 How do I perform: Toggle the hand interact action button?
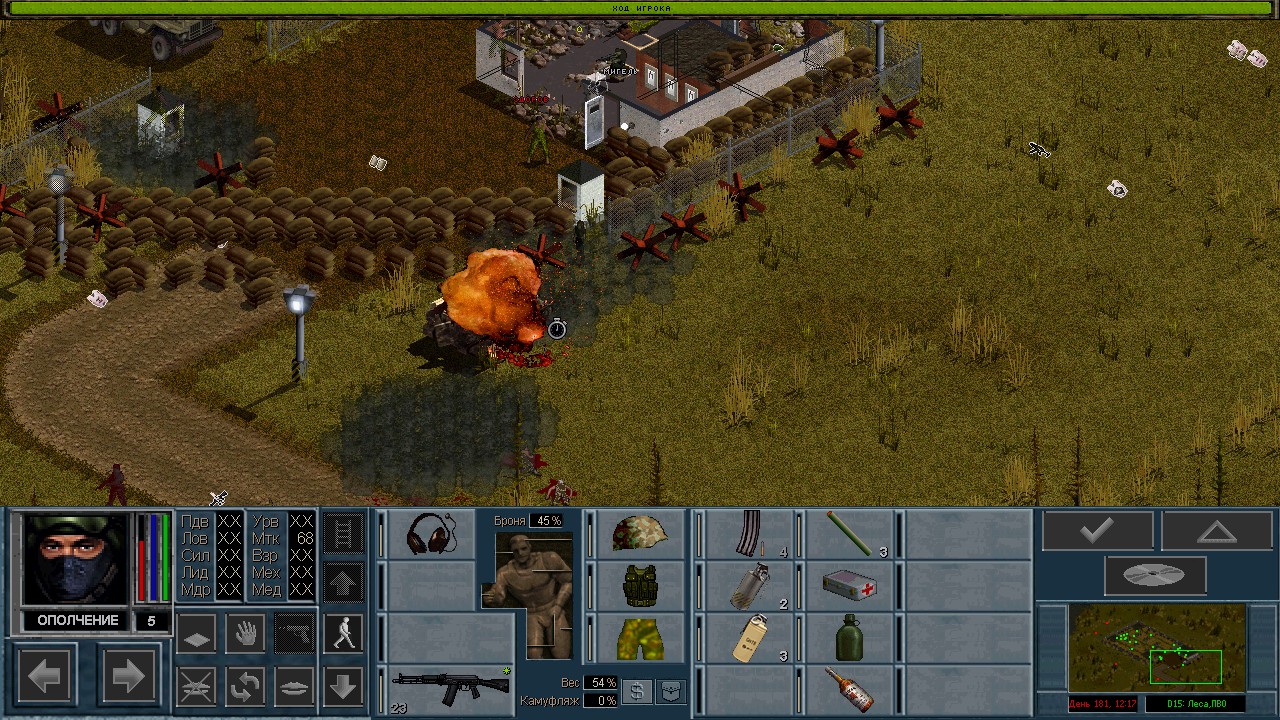[245, 633]
